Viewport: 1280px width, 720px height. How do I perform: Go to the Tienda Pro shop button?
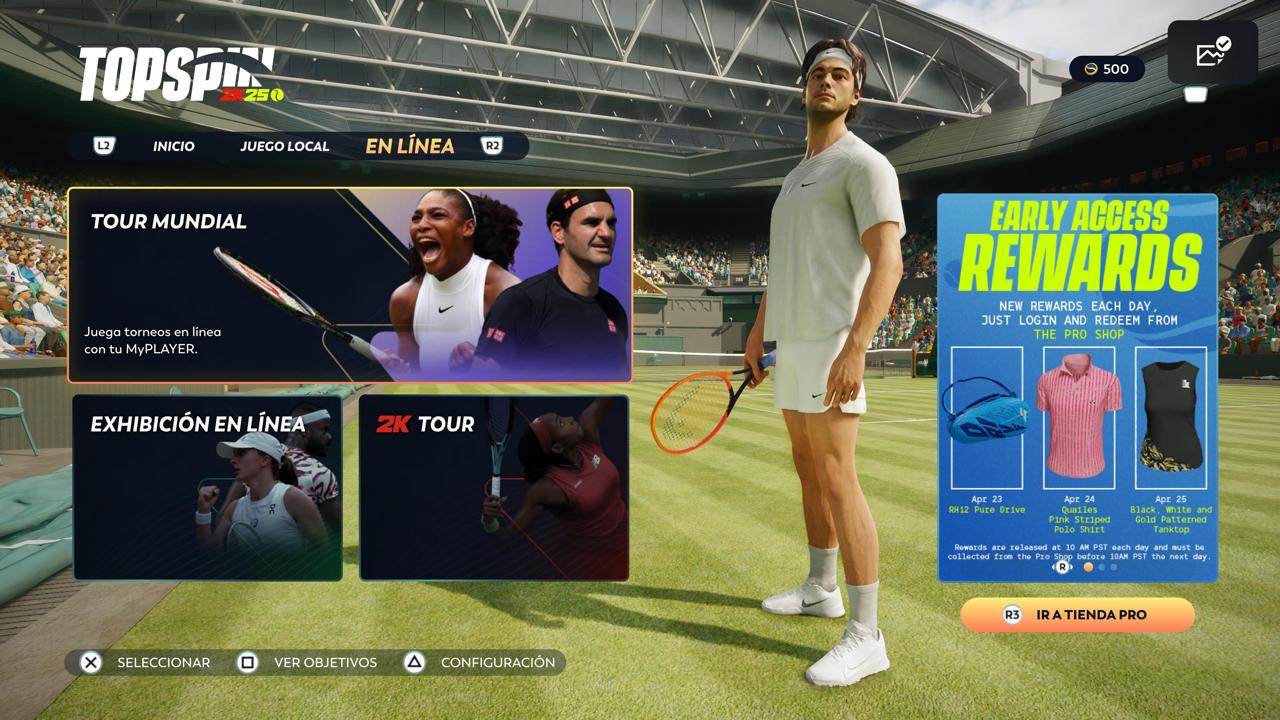pyautogui.click(x=1078, y=615)
